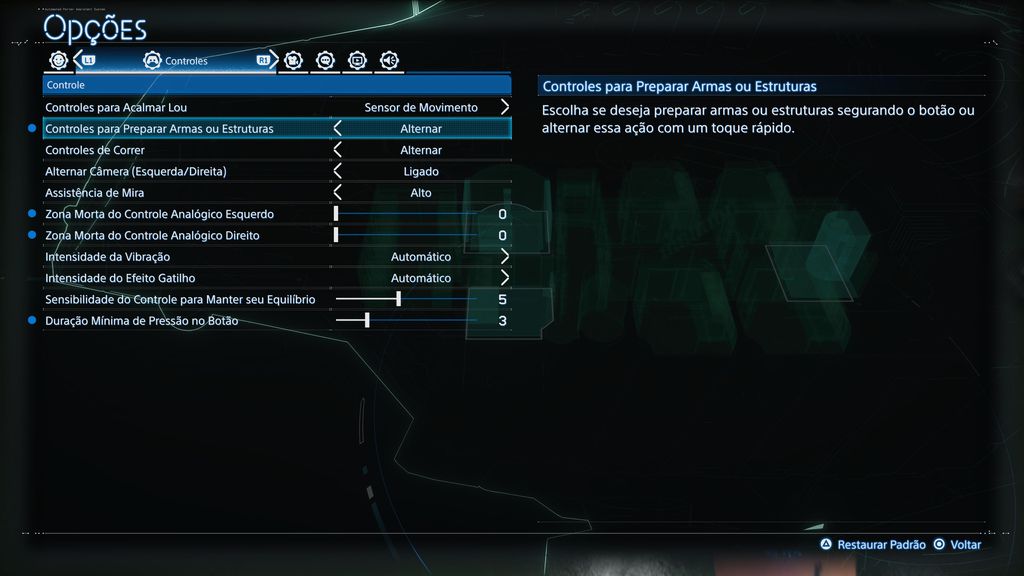Advance Controles para Acalmar Lou option right
This screenshot has height=576, width=1024.
coord(504,107)
